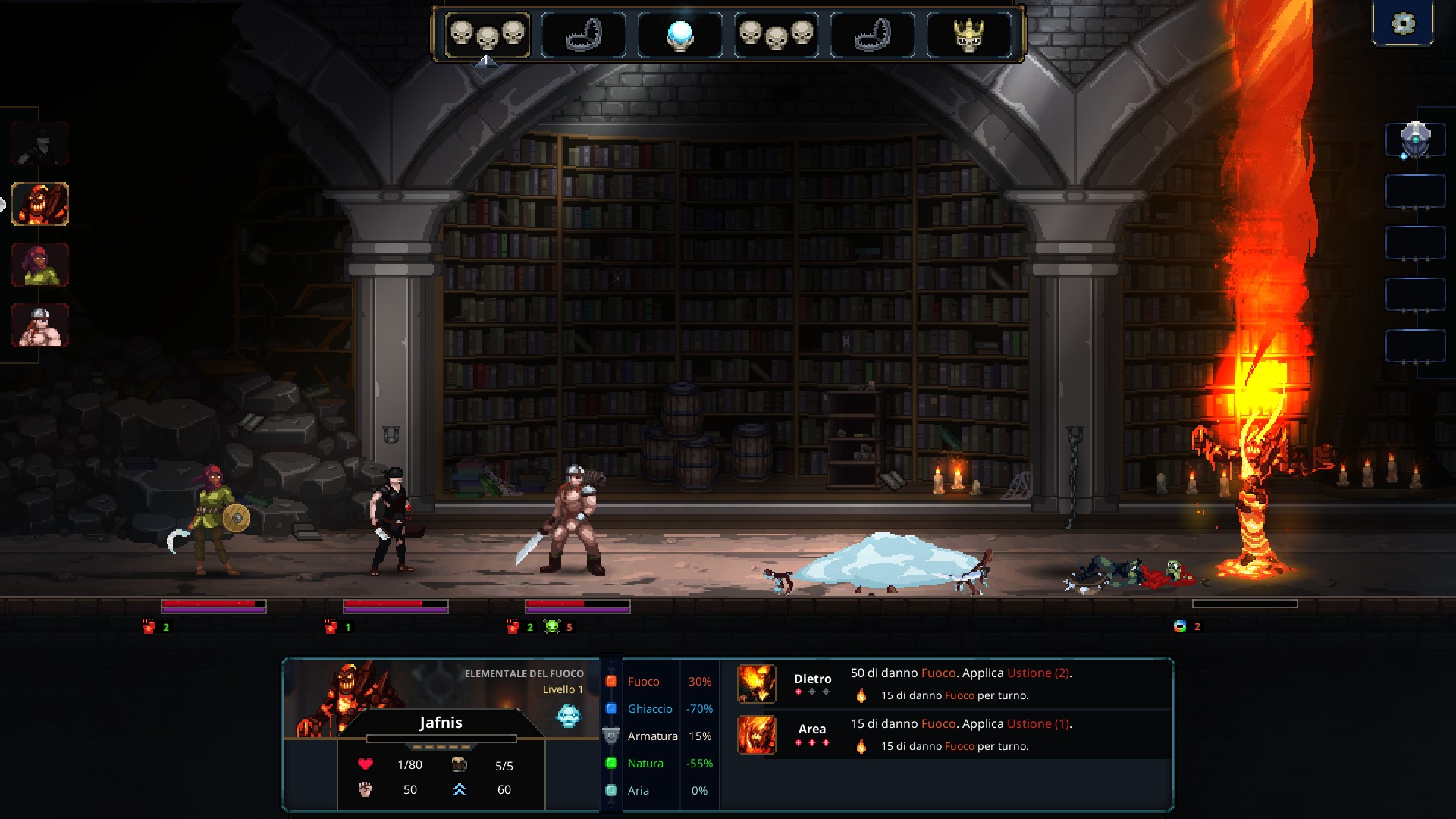Choose the Dietro fire attack skill

pyautogui.click(x=757, y=683)
